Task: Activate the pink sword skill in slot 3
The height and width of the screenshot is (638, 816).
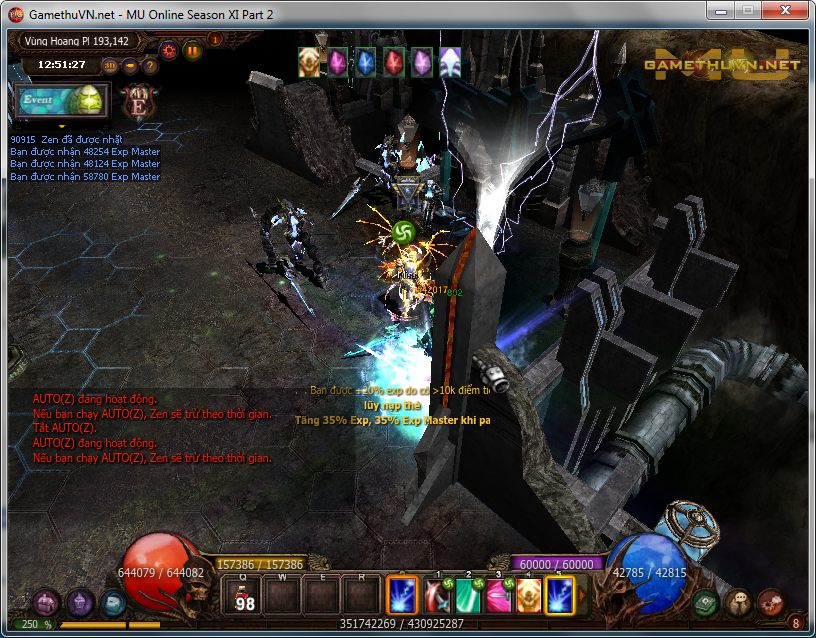Action: coord(498,596)
